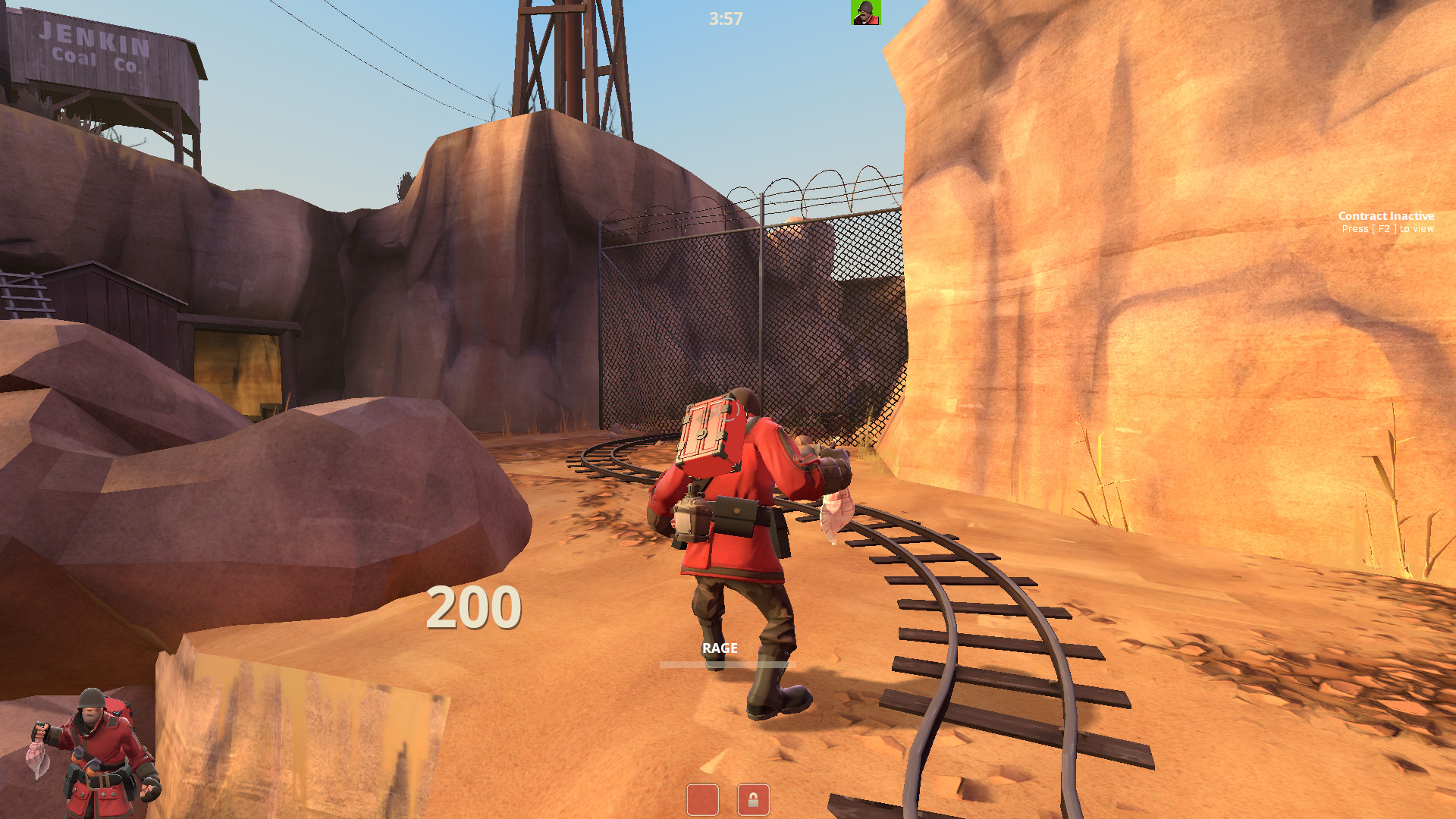The image size is (1456, 819).
Task: Open details under the 3:57 round timer
Action: tap(724, 18)
